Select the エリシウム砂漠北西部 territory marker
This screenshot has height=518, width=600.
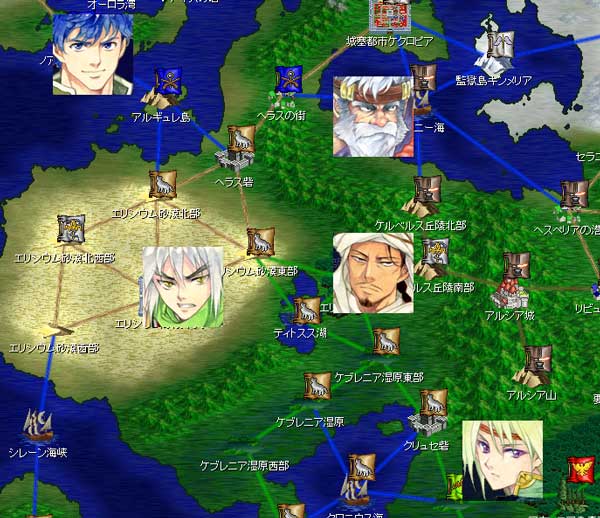coord(70,230)
